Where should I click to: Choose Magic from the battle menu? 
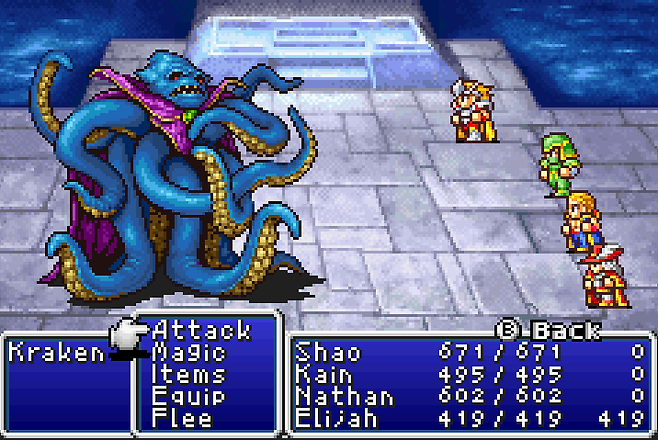[x=189, y=352]
